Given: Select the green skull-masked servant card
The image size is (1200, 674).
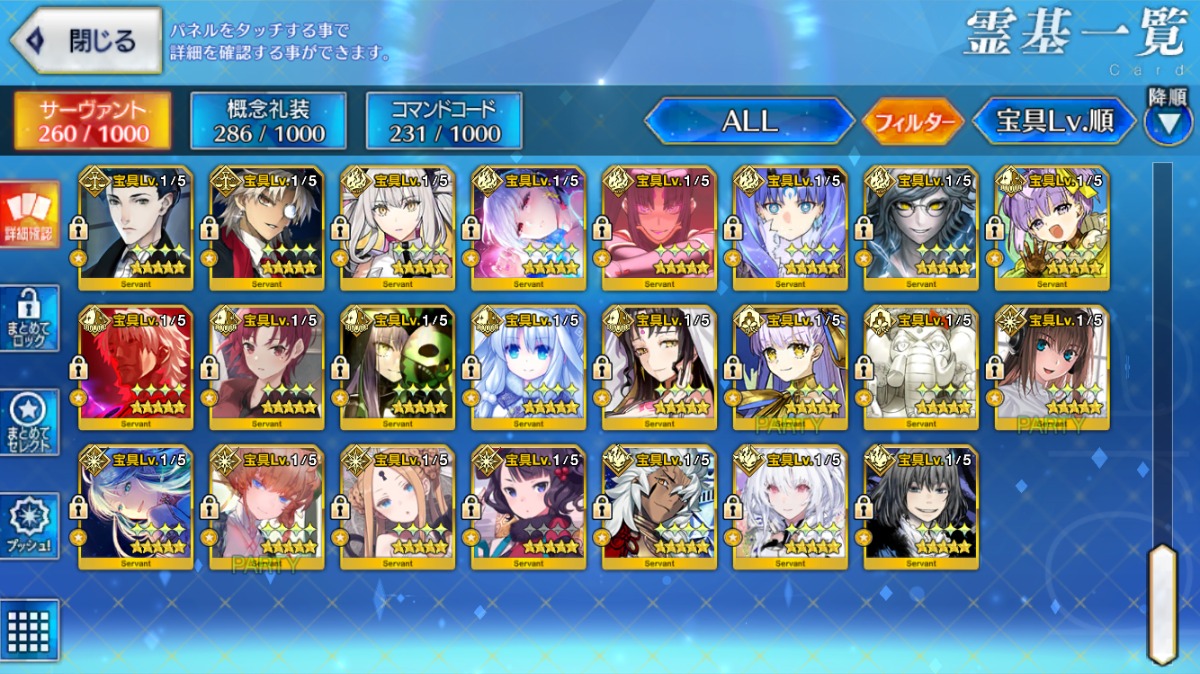Looking at the screenshot, I should point(397,367).
